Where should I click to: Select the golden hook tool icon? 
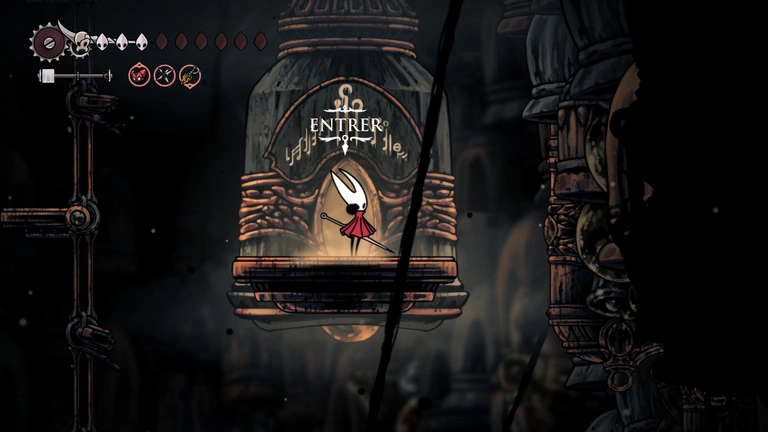tap(190, 74)
